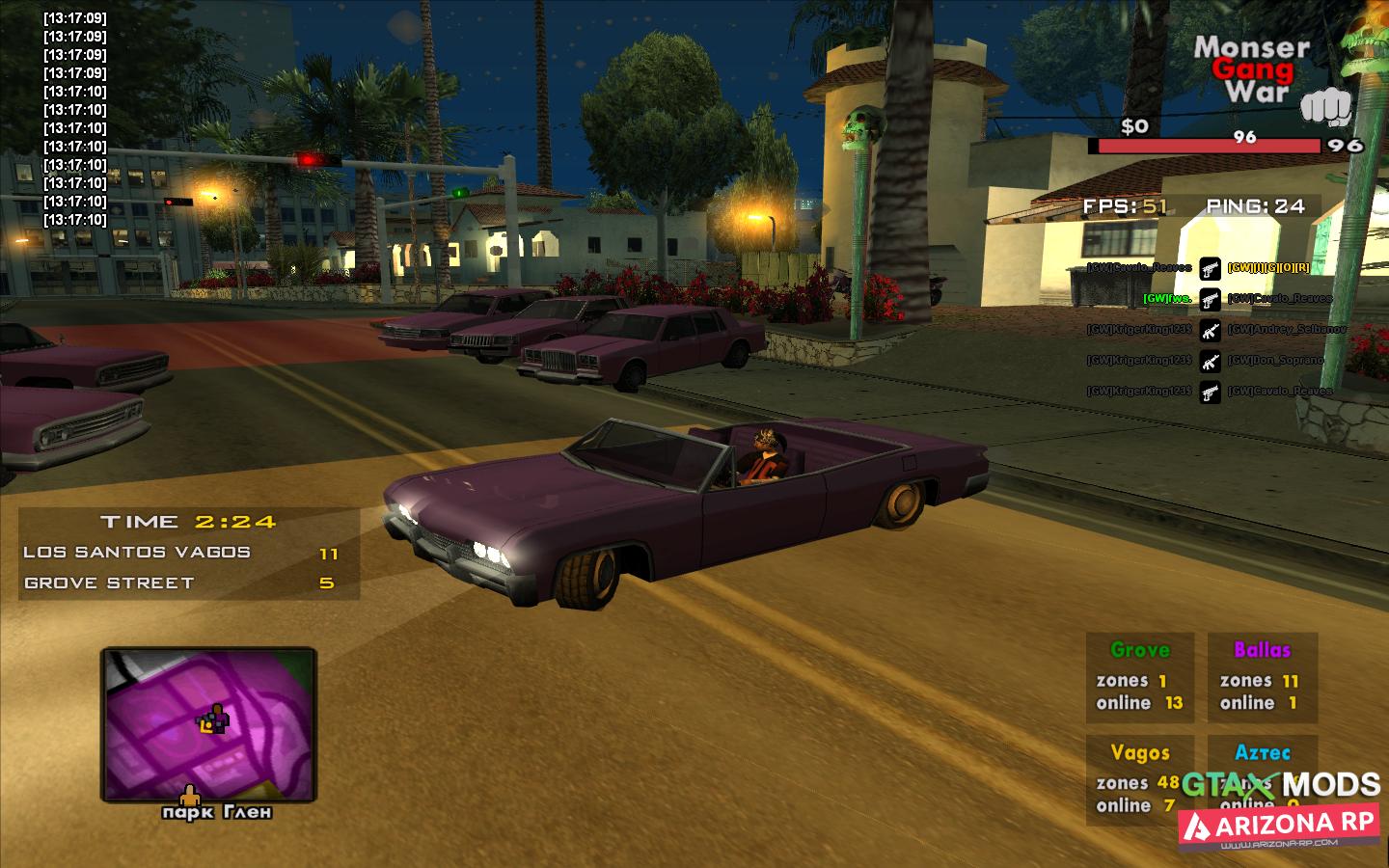Select the Vagos gang stats panel
Viewport: 1389px width, 868px height.
point(1139,779)
